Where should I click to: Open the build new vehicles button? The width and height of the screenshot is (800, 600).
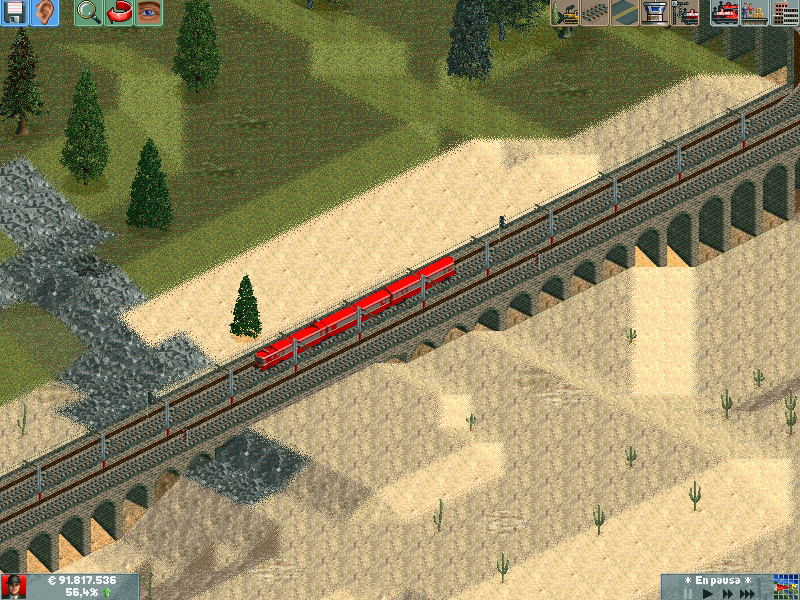pos(685,13)
